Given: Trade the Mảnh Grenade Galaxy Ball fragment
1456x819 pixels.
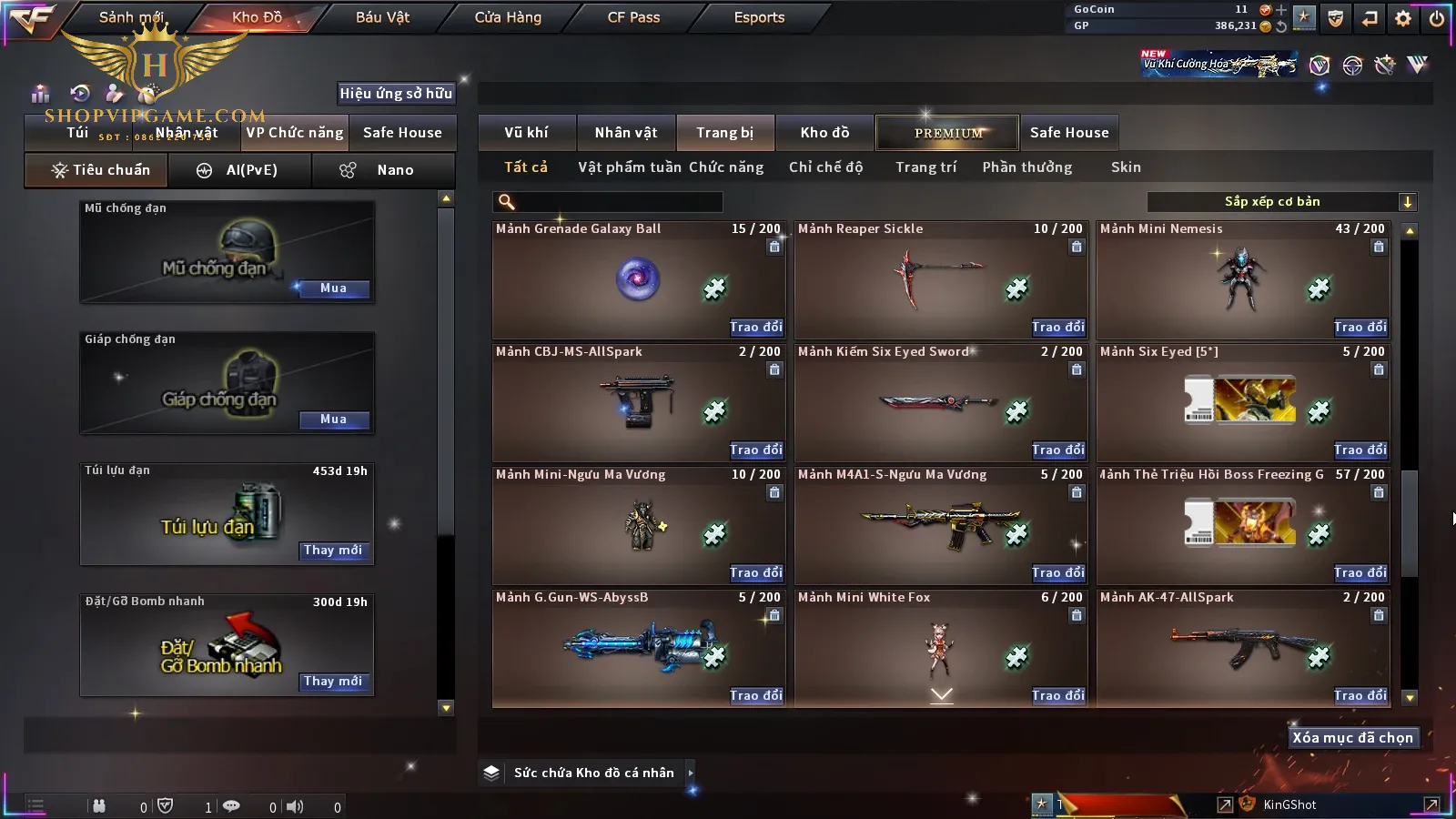Looking at the screenshot, I should 755,327.
